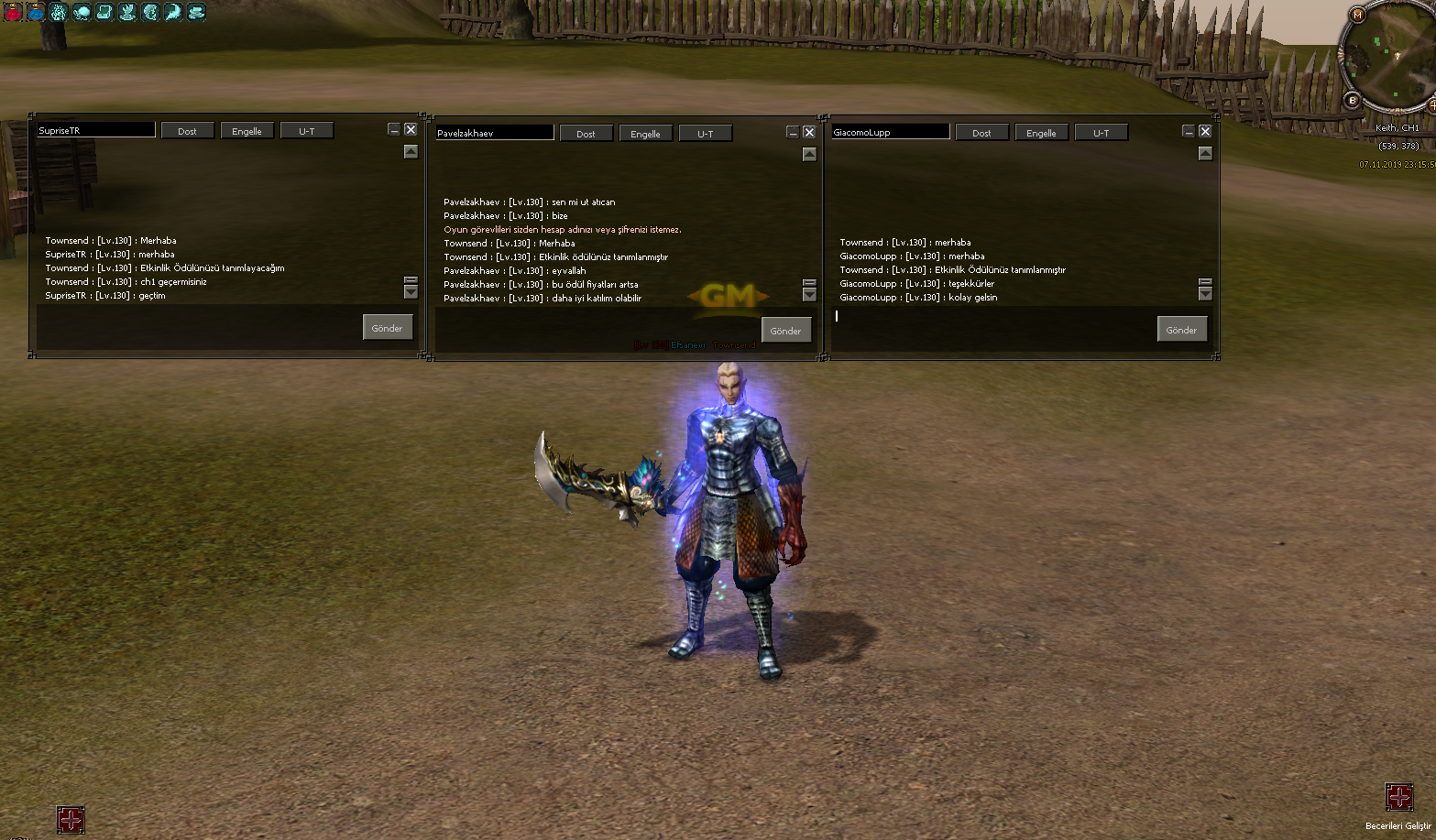This screenshot has width=1436, height=840.
Task: Select the red potion buff icon
Action: click(13, 12)
